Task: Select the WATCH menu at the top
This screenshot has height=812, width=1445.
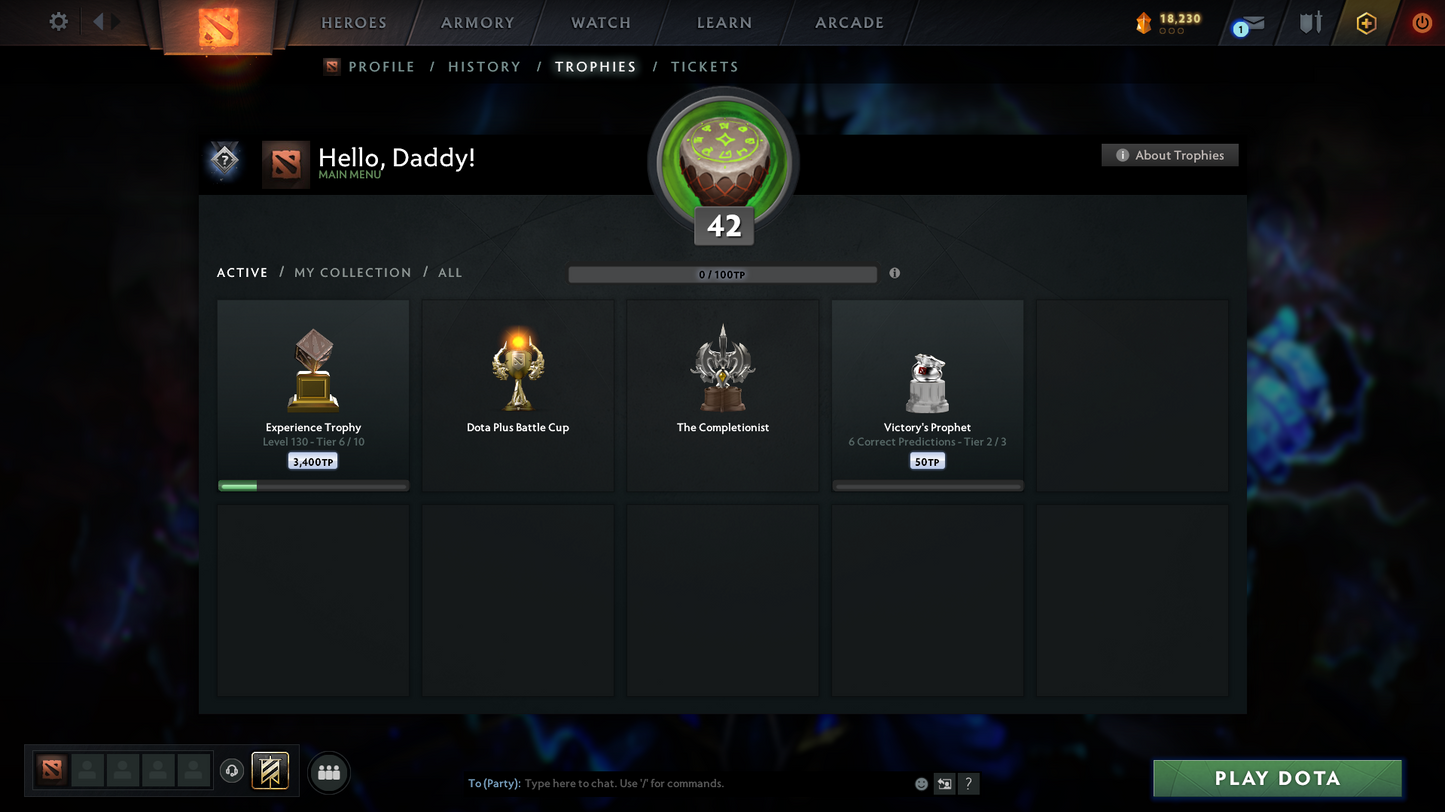Action: 599,22
